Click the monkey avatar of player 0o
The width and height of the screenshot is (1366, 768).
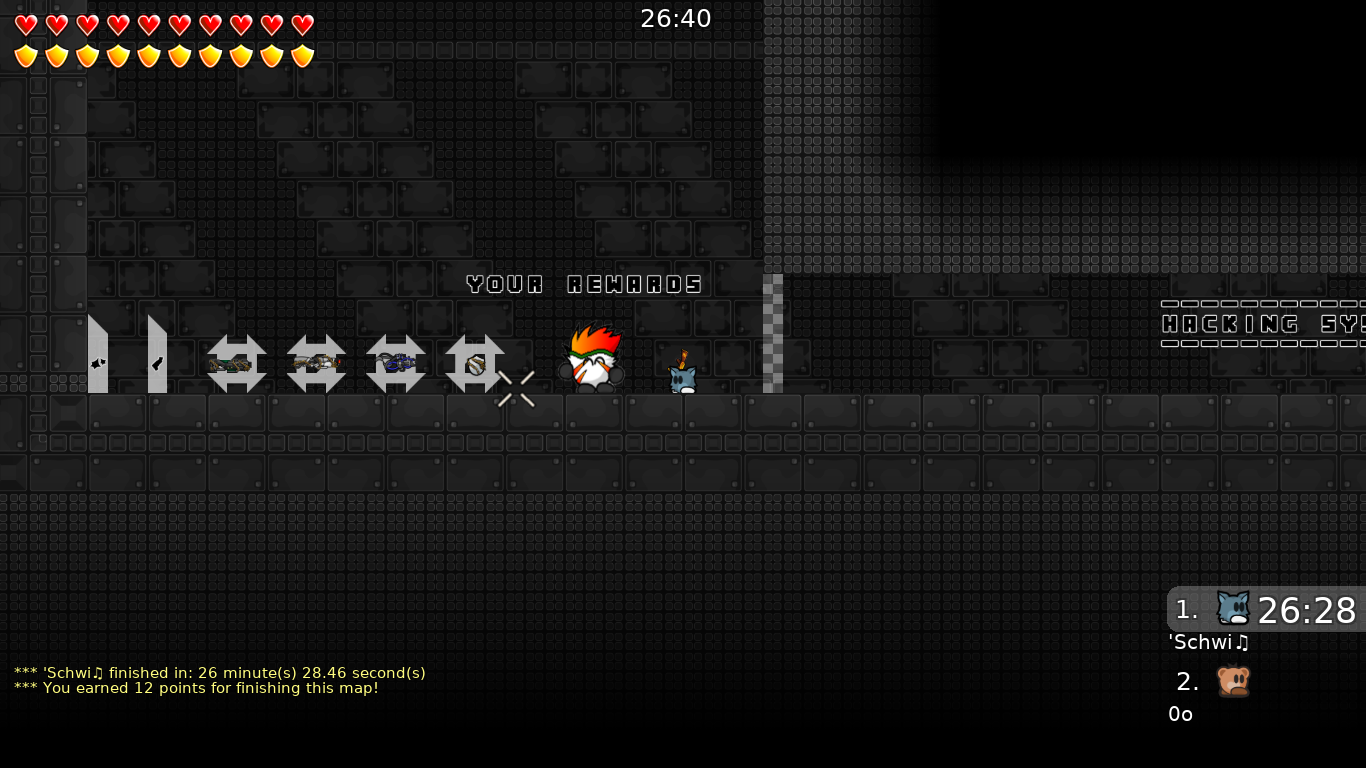1235,681
